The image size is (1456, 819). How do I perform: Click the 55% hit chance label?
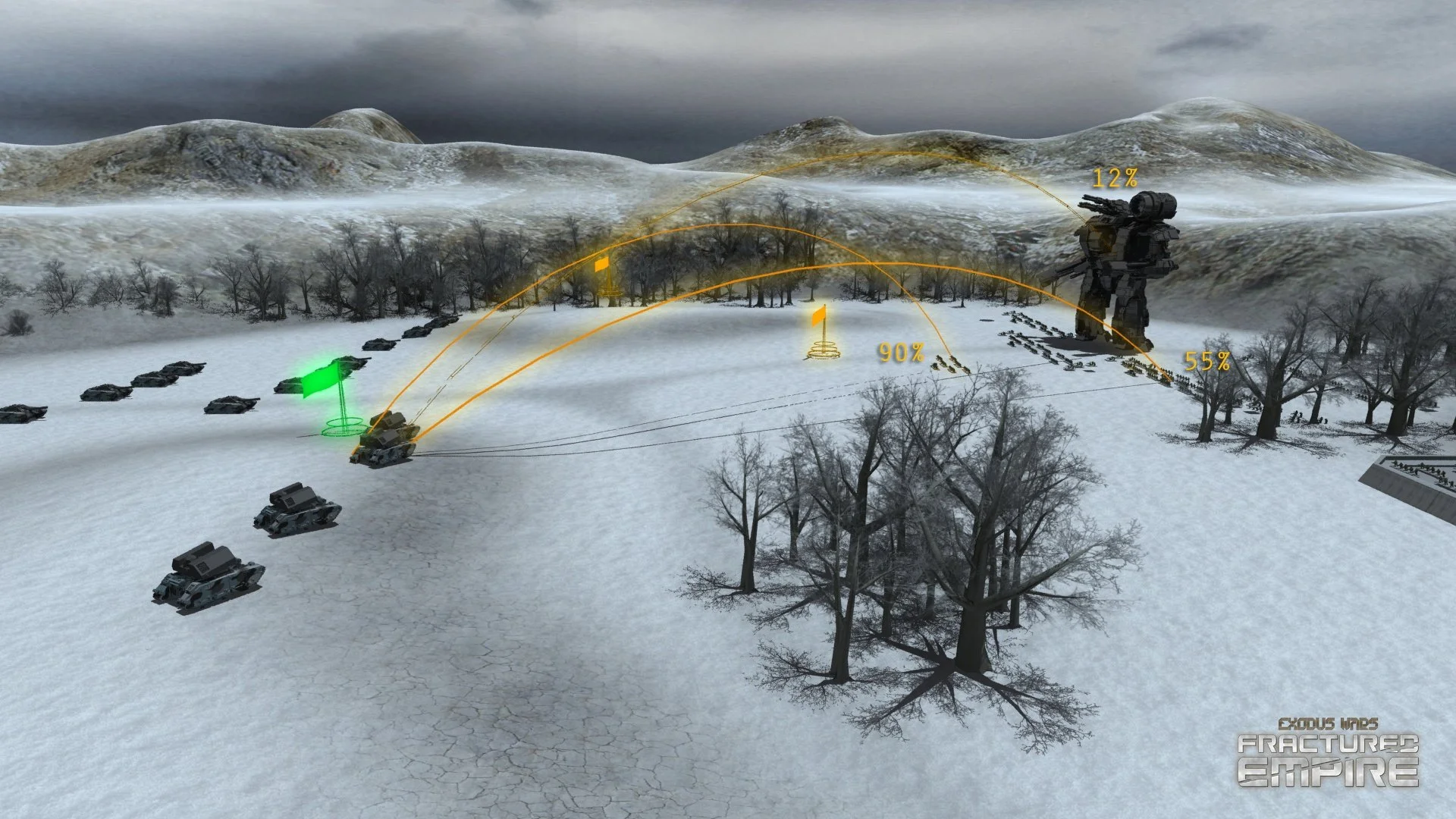(1207, 362)
